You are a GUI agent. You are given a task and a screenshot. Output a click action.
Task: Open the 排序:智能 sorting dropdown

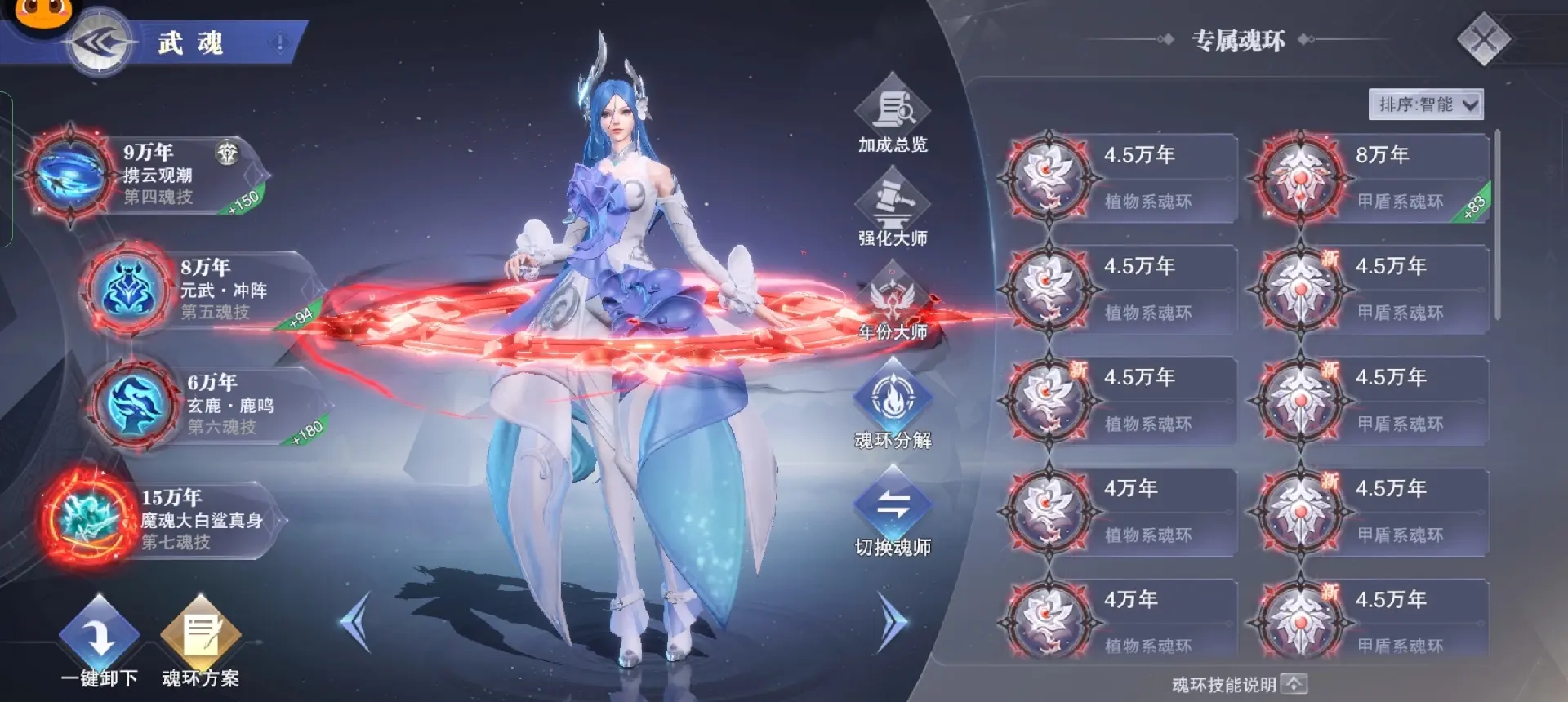click(x=1428, y=104)
